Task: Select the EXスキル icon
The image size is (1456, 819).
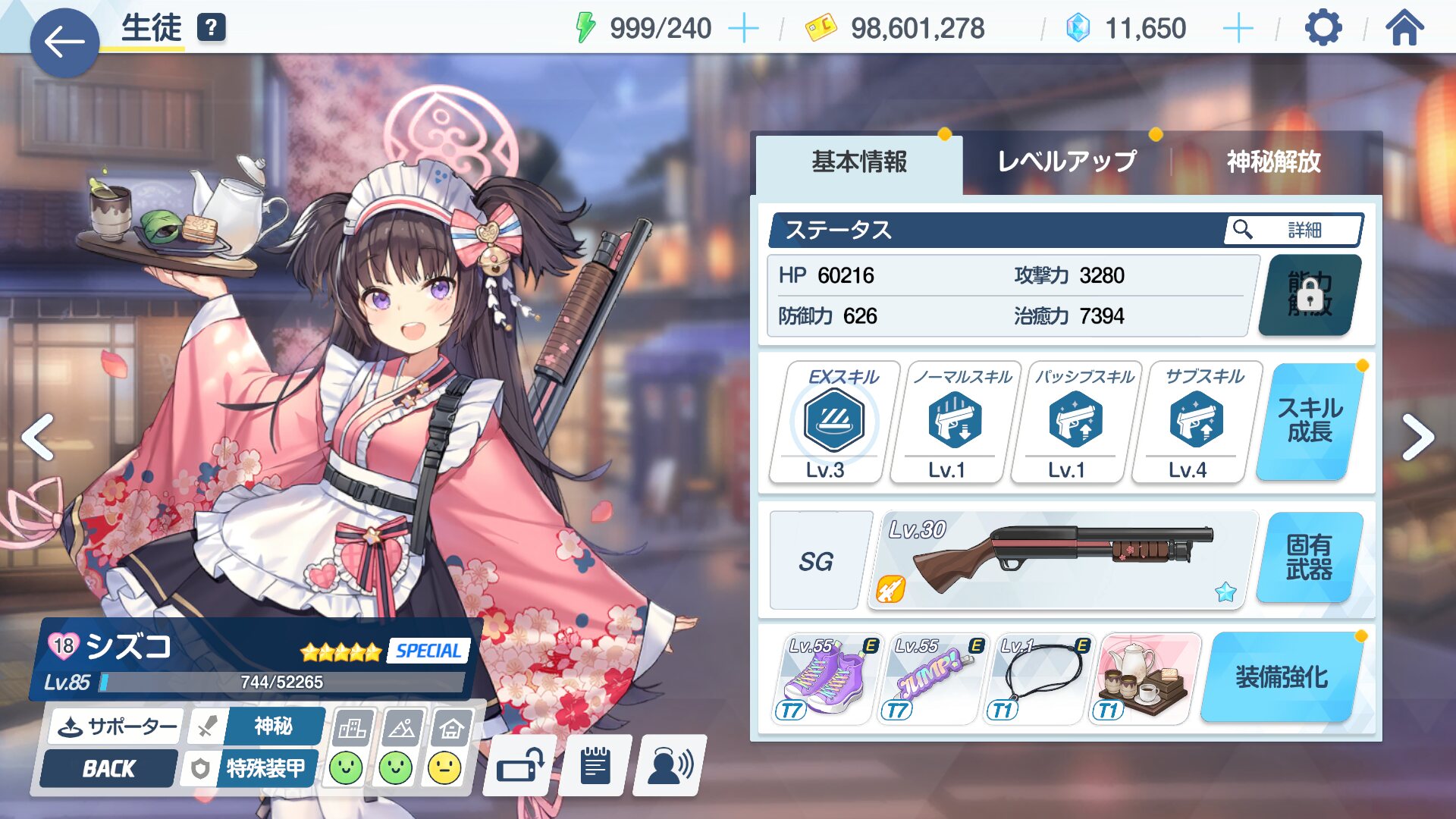Action: coord(834,421)
